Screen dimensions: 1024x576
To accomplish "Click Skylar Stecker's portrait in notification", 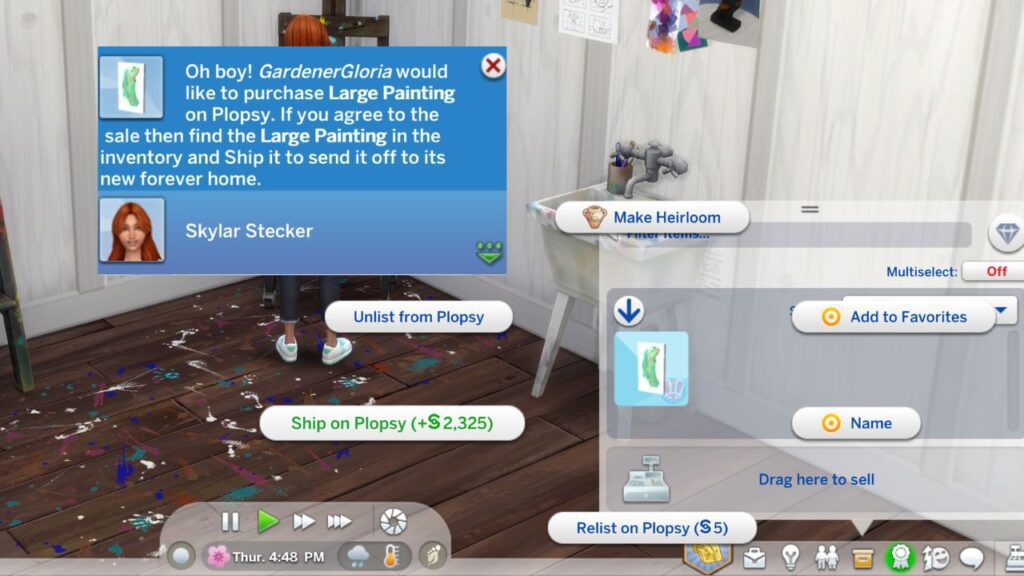I will pyautogui.click(x=132, y=231).
